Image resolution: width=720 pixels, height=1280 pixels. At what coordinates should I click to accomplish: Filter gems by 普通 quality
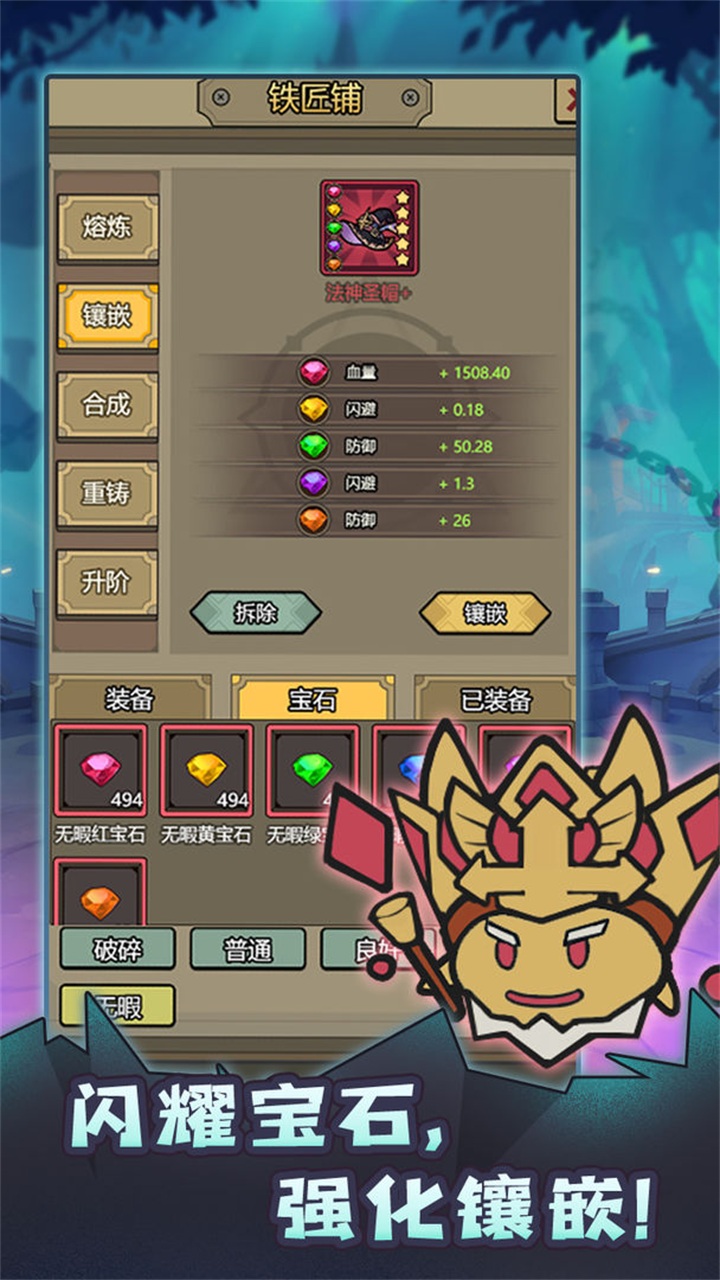[x=247, y=949]
